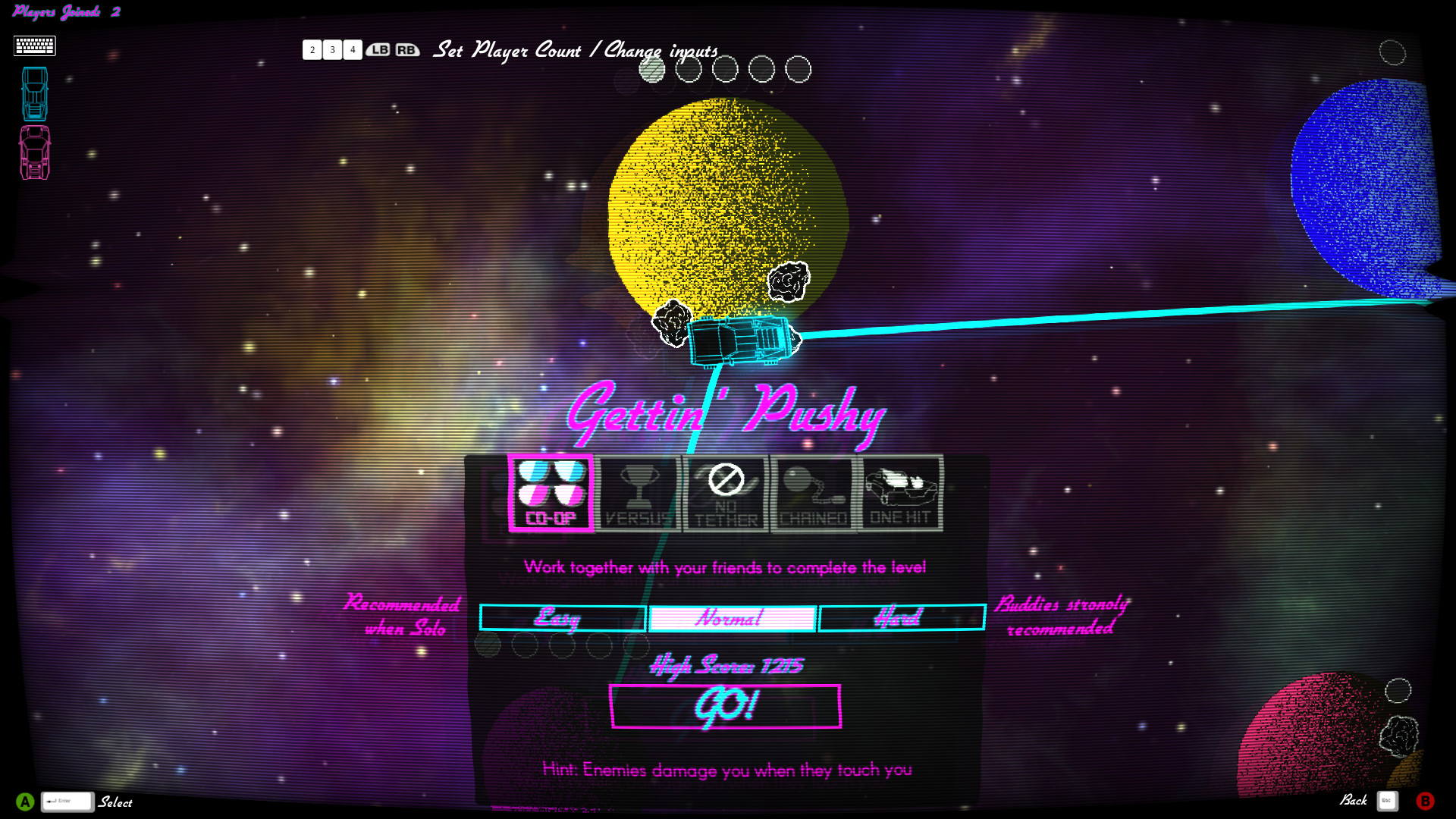Set player count to 4
Viewport: 1456px width, 819px height.
click(x=353, y=50)
